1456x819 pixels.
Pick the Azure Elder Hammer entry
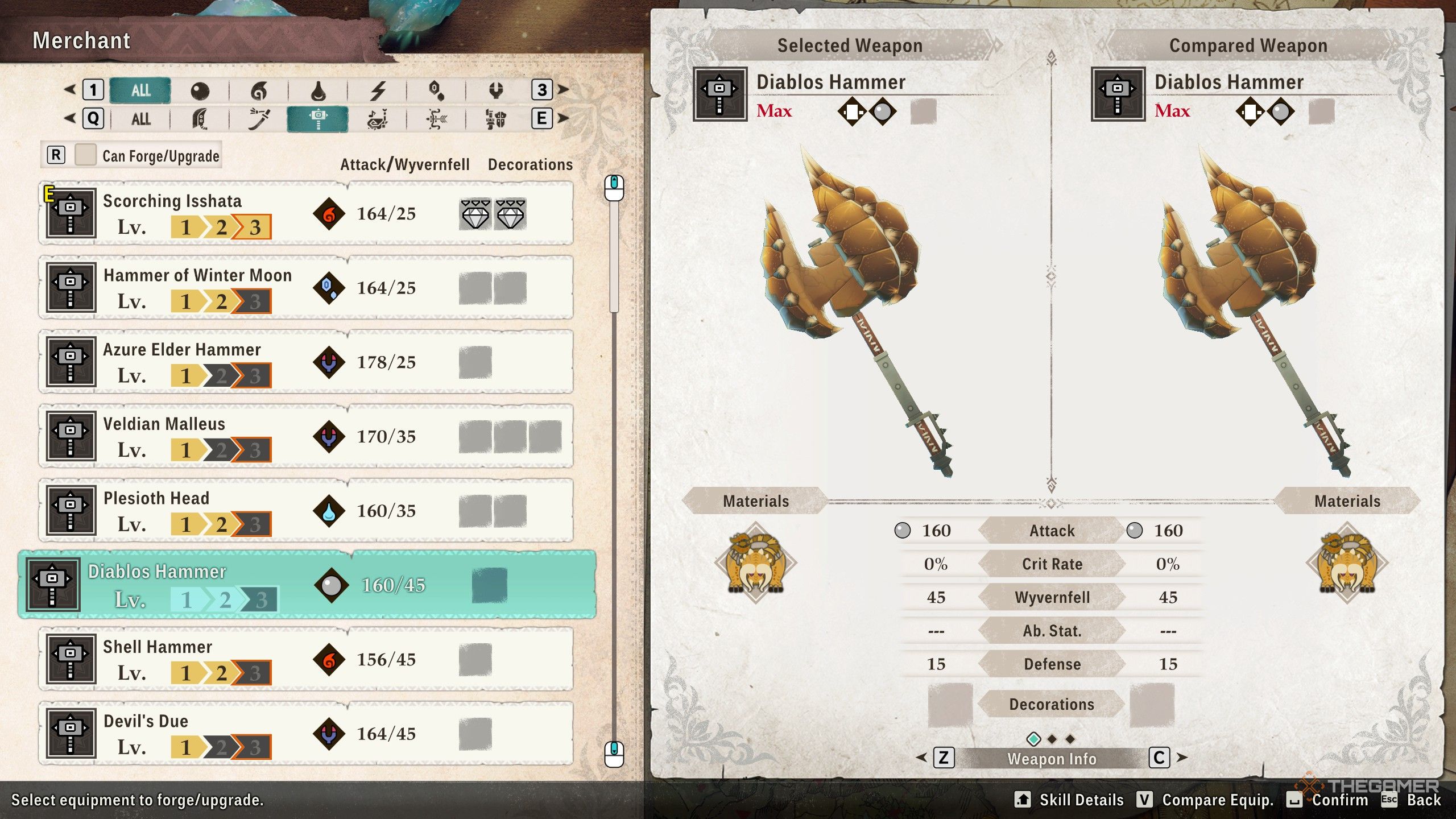(x=306, y=362)
